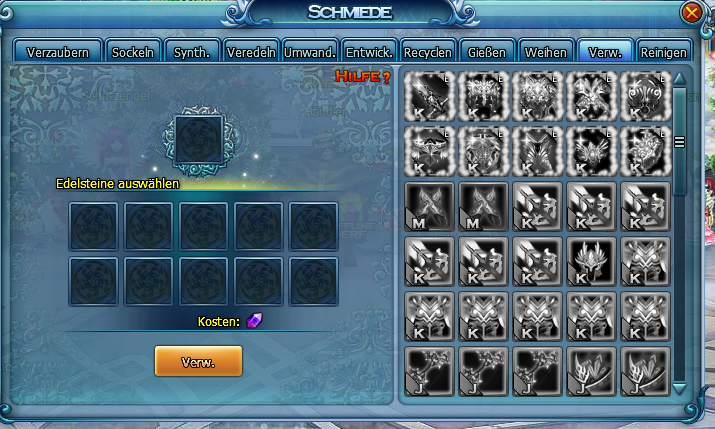Close the Schmiede window

tap(691, 13)
